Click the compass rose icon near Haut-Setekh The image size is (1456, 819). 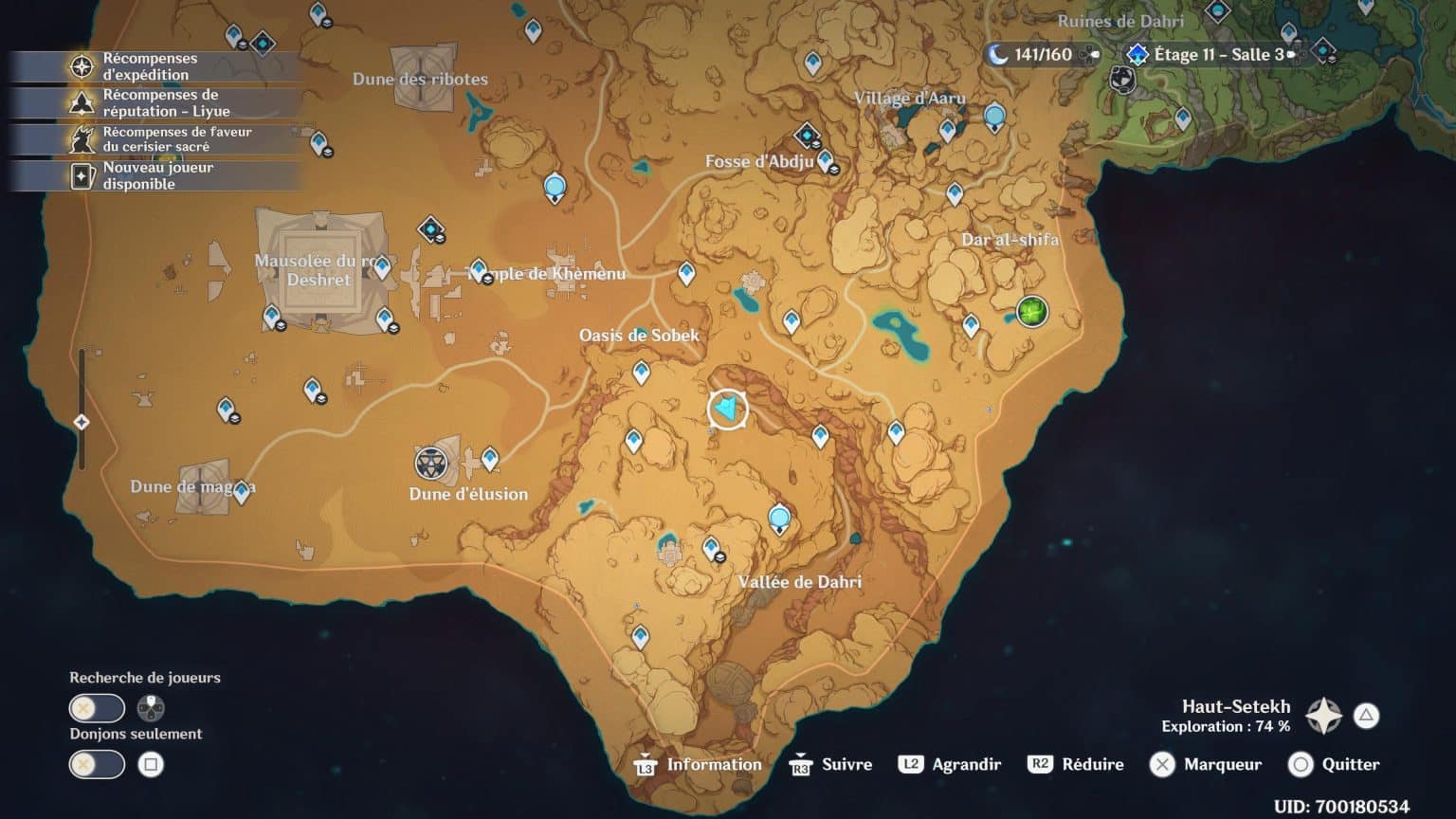point(1323,718)
